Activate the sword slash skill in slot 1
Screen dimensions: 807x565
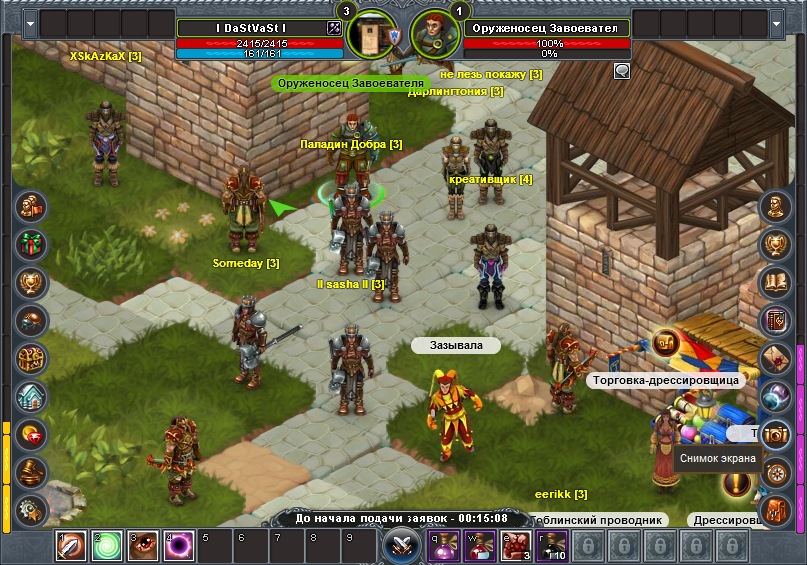click(x=71, y=547)
